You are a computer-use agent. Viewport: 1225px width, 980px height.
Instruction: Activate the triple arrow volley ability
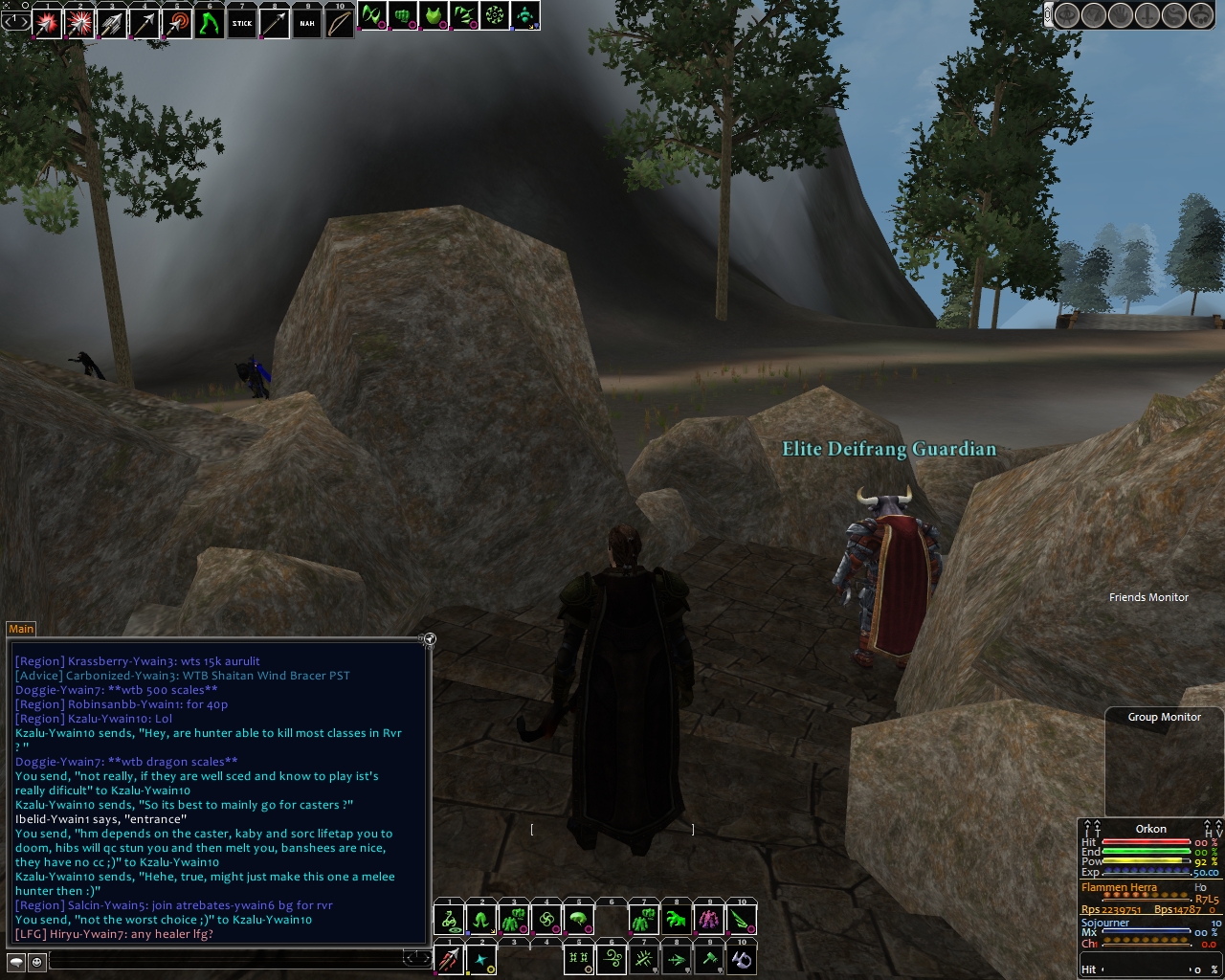[112, 22]
